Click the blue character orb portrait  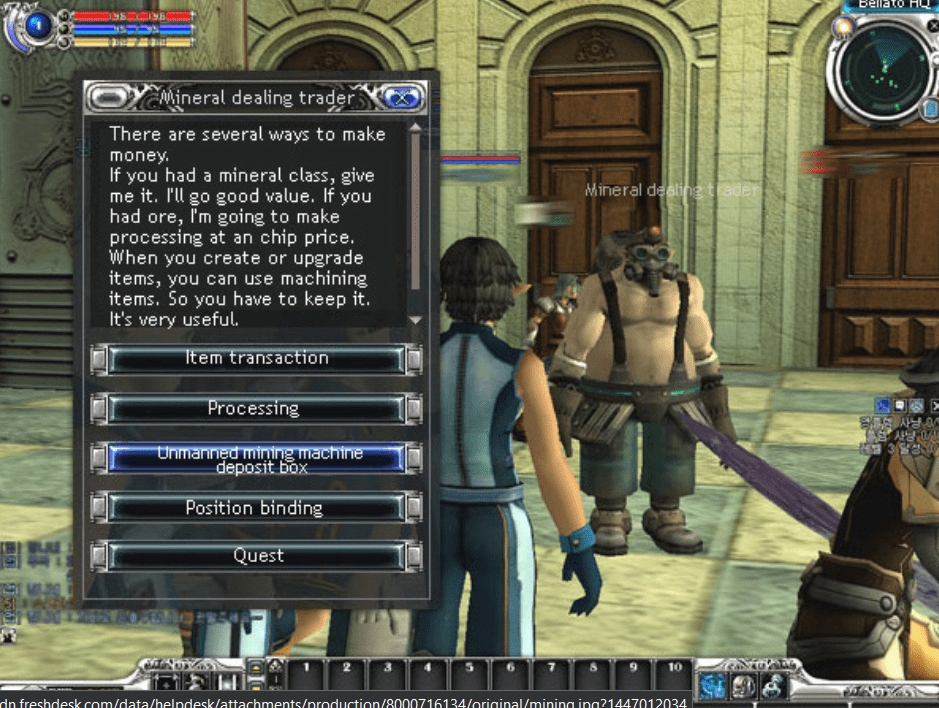(x=40, y=26)
